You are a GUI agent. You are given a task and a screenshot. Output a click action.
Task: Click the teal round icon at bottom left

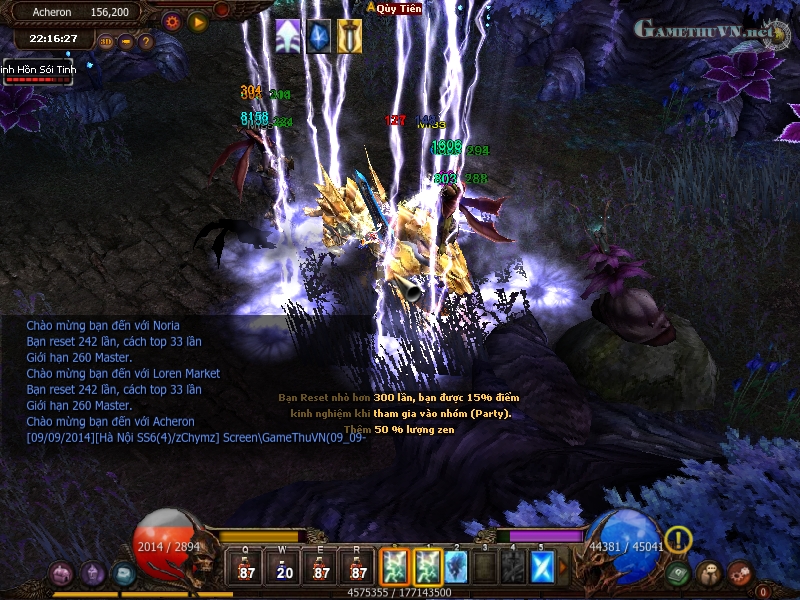click(x=124, y=574)
